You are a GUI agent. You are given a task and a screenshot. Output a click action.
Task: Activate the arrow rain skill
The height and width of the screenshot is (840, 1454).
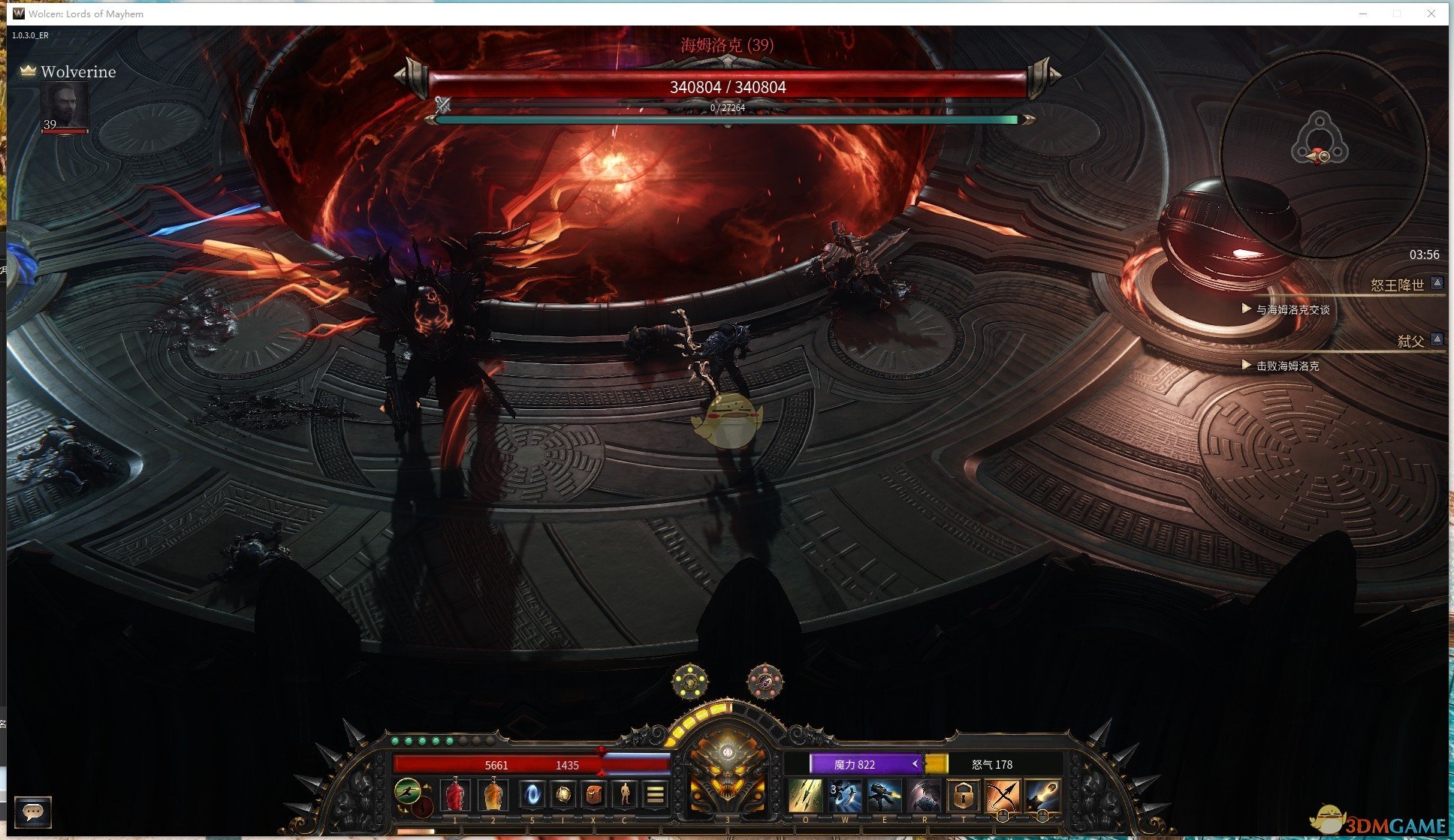(805, 796)
